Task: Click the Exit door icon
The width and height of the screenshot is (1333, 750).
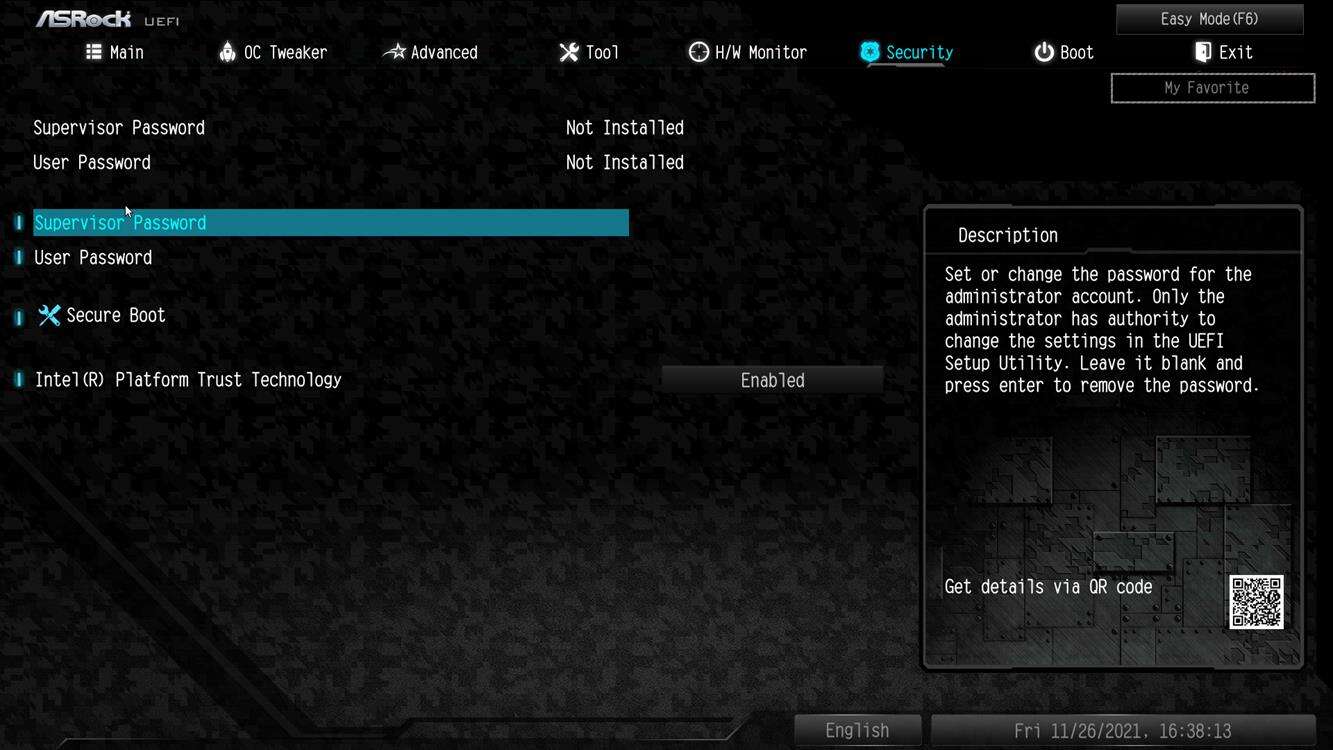Action: pyautogui.click(x=1201, y=51)
